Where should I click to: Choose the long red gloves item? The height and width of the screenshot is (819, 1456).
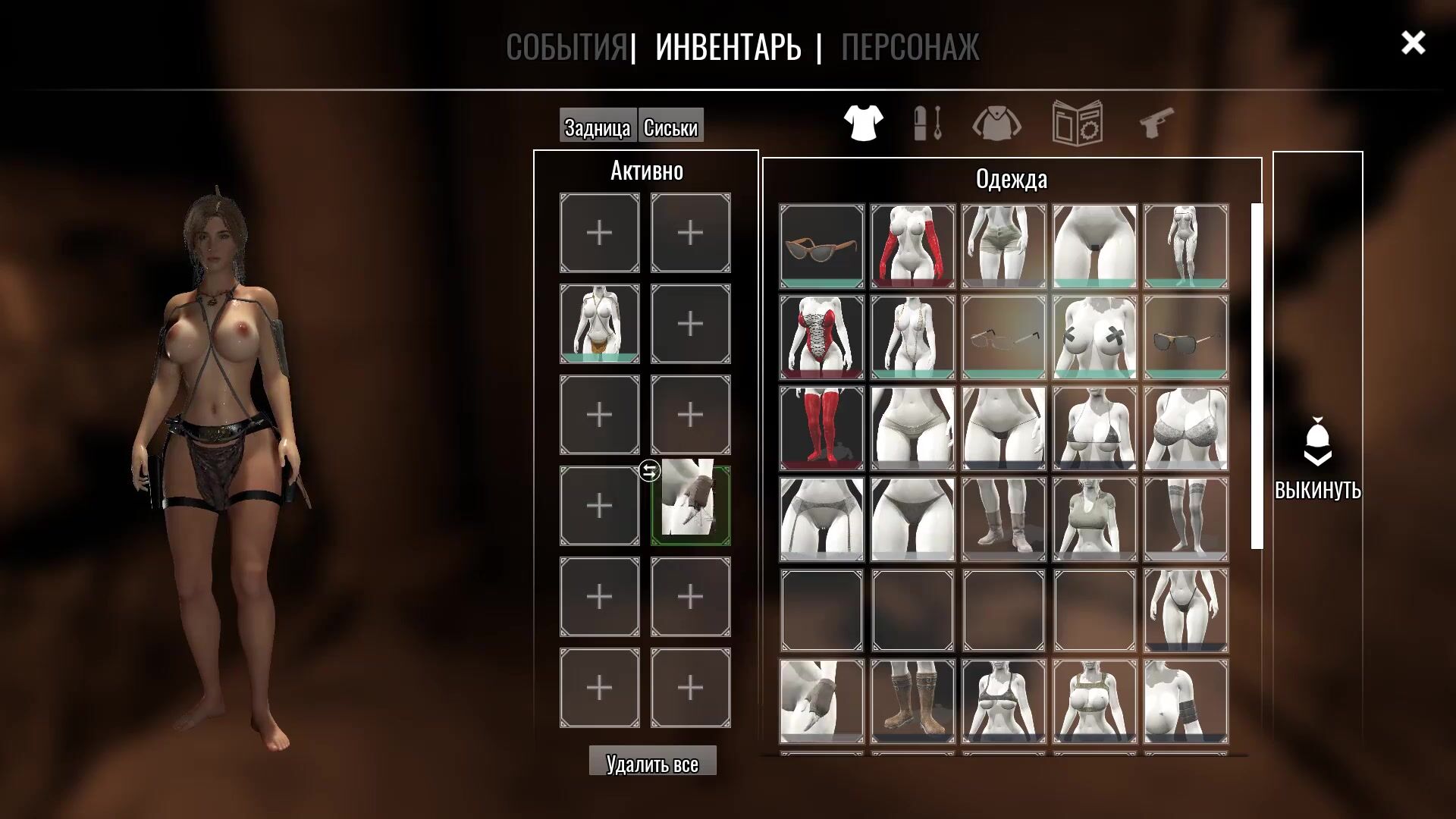913,246
